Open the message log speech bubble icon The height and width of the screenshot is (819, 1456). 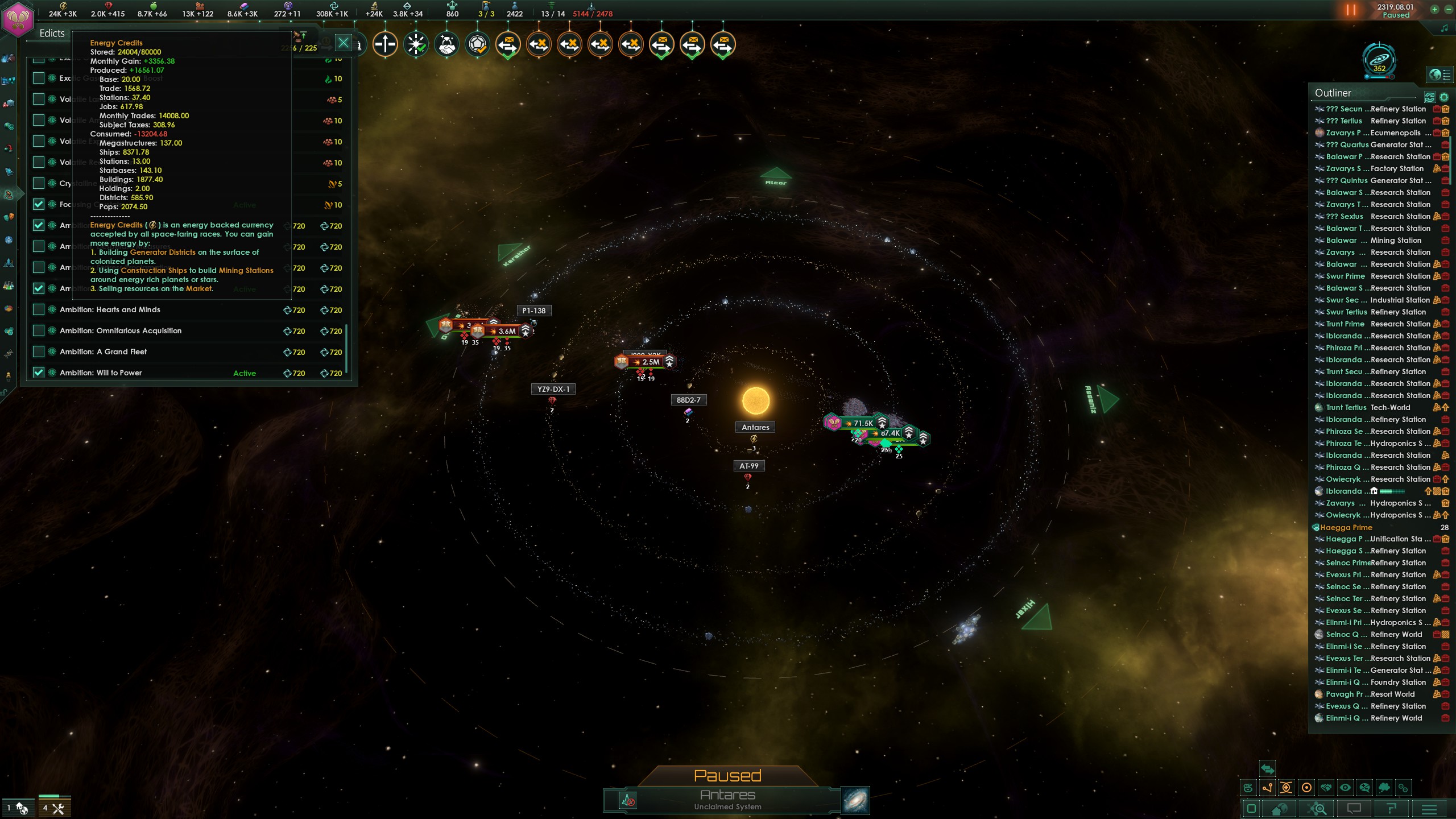coord(1354,809)
